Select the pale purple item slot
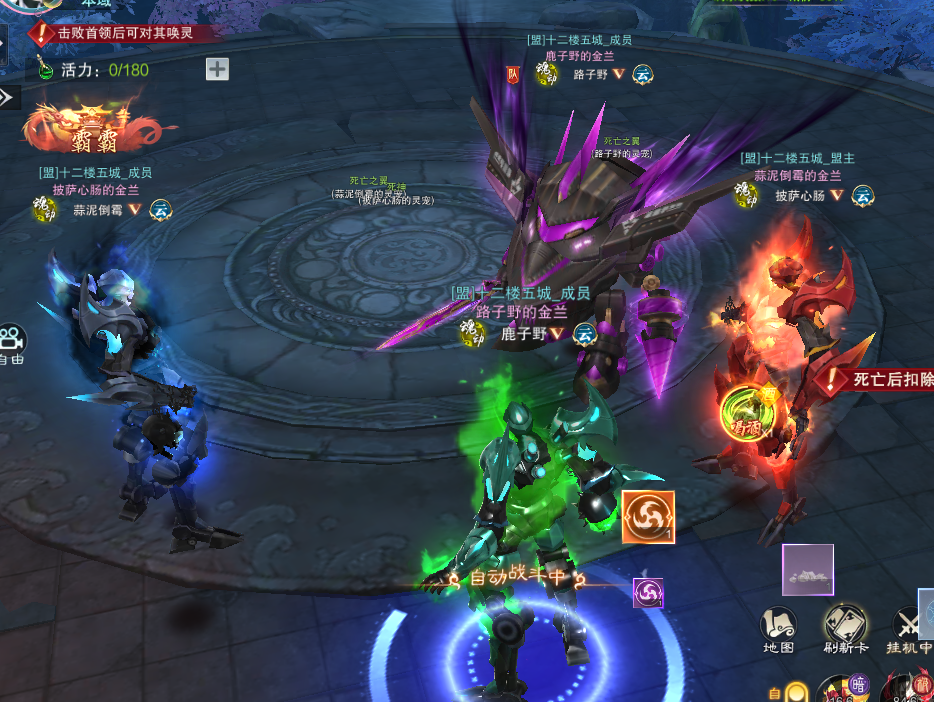The height and width of the screenshot is (702, 934). [808, 570]
